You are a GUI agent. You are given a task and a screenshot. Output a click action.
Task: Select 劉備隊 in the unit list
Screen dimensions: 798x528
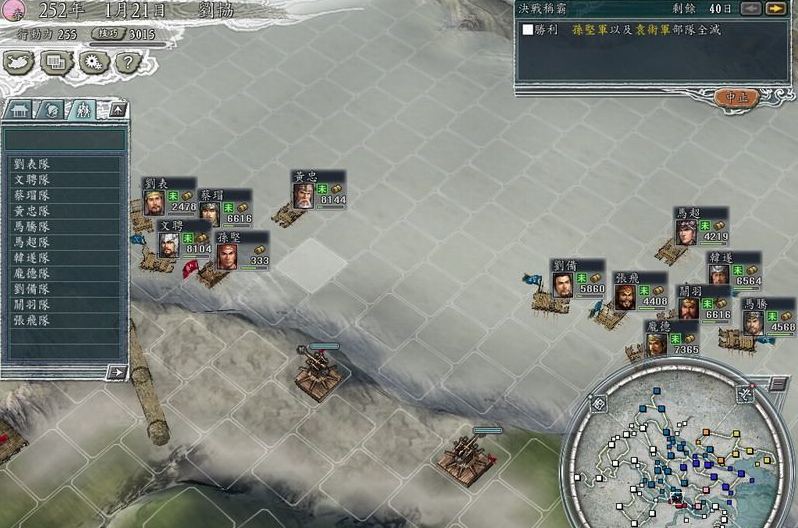coord(33,289)
